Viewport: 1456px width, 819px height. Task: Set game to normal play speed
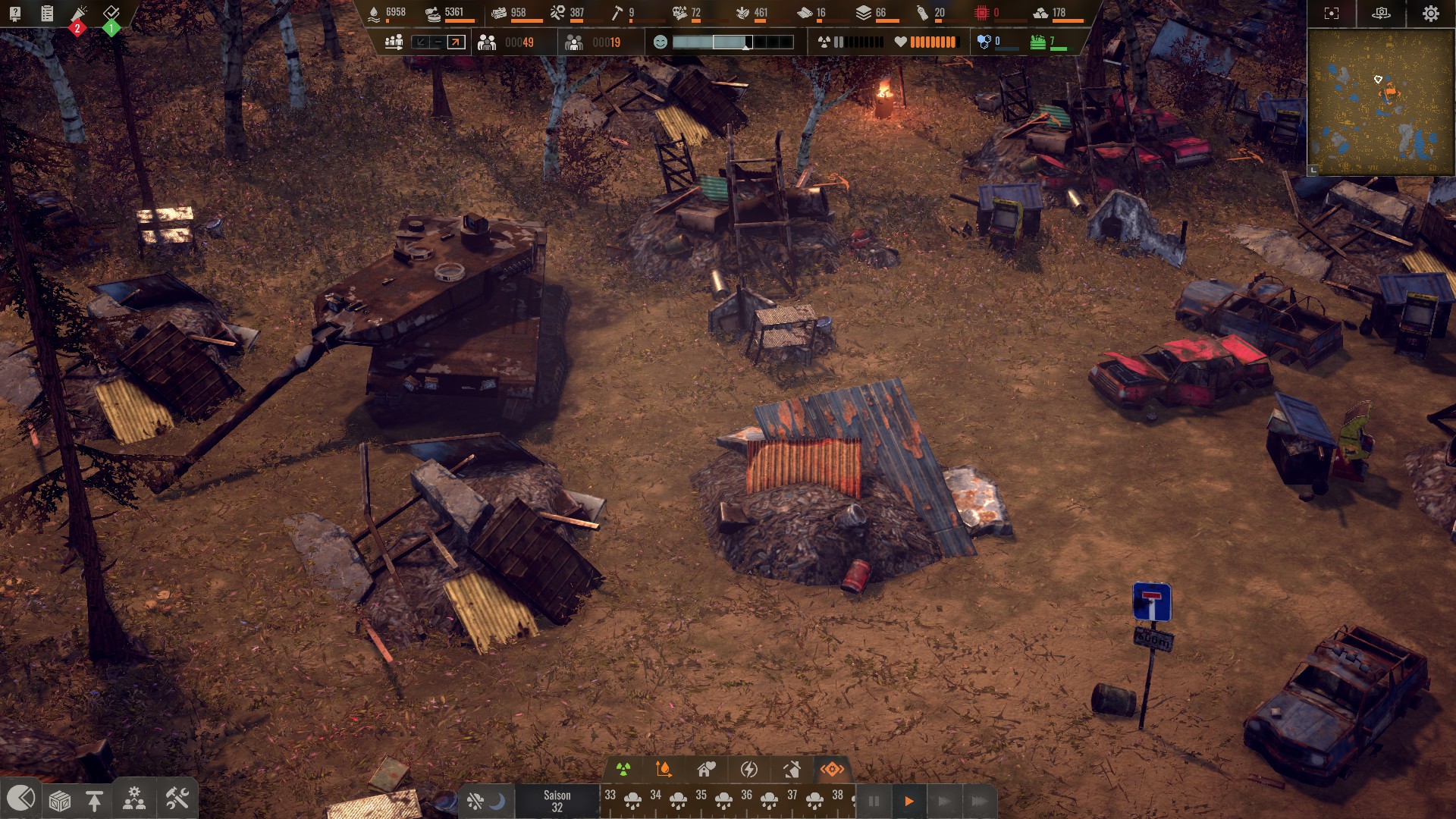(908, 802)
